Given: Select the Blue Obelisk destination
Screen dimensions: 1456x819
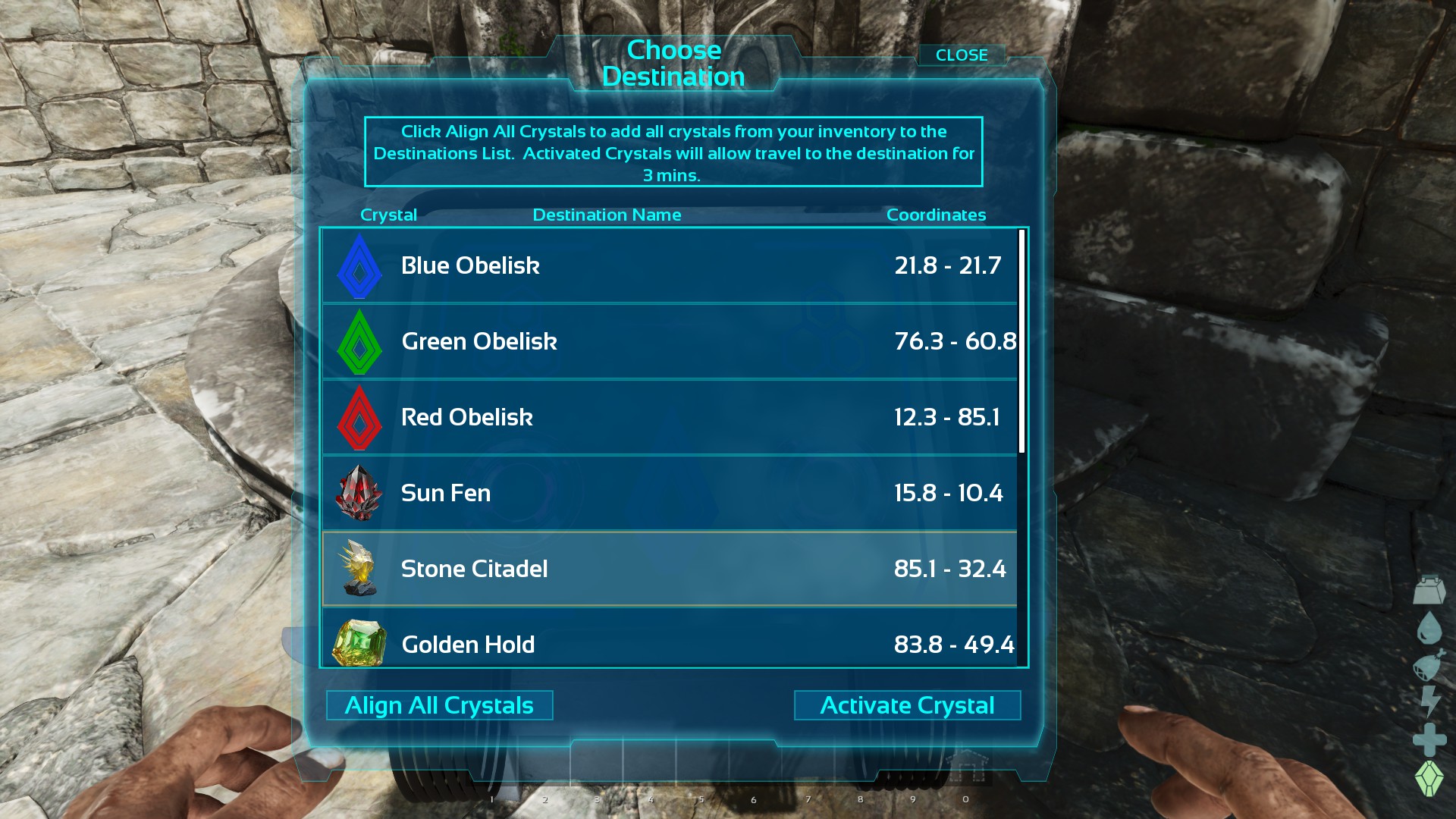Looking at the screenshot, I should [x=669, y=265].
